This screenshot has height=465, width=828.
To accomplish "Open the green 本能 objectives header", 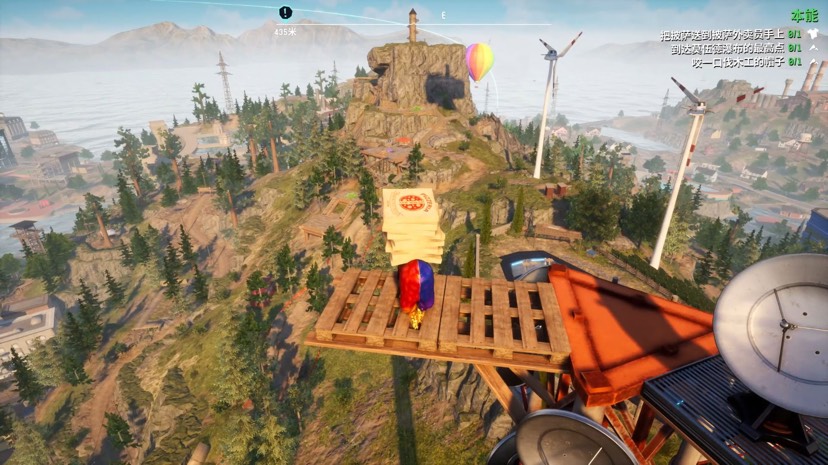I will (803, 16).
